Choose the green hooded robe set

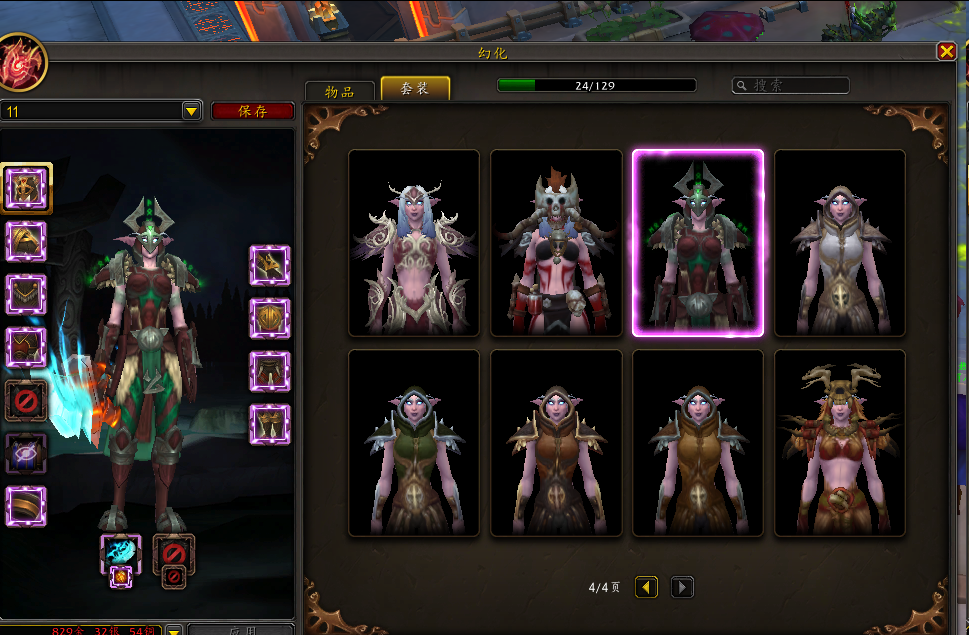(414, 443)
